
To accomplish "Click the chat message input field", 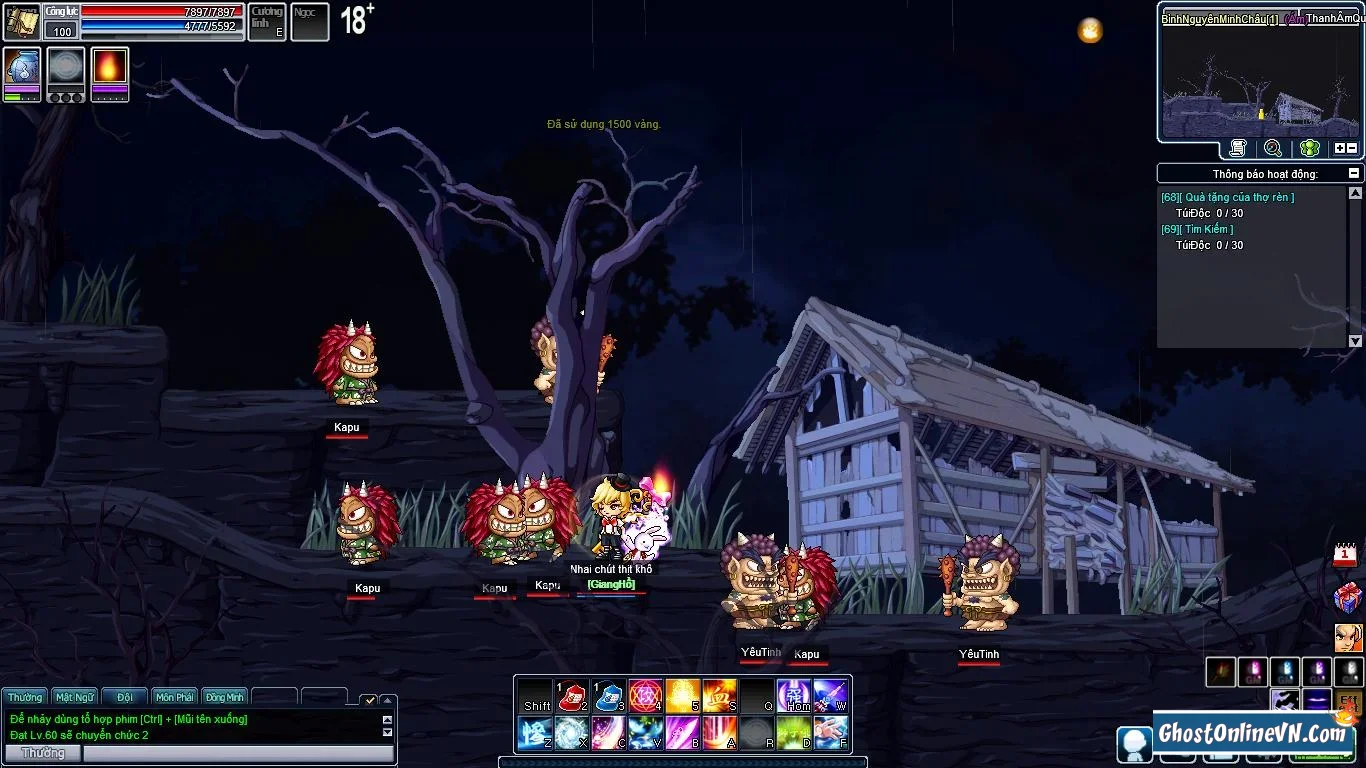I will (x=237, y=753).
